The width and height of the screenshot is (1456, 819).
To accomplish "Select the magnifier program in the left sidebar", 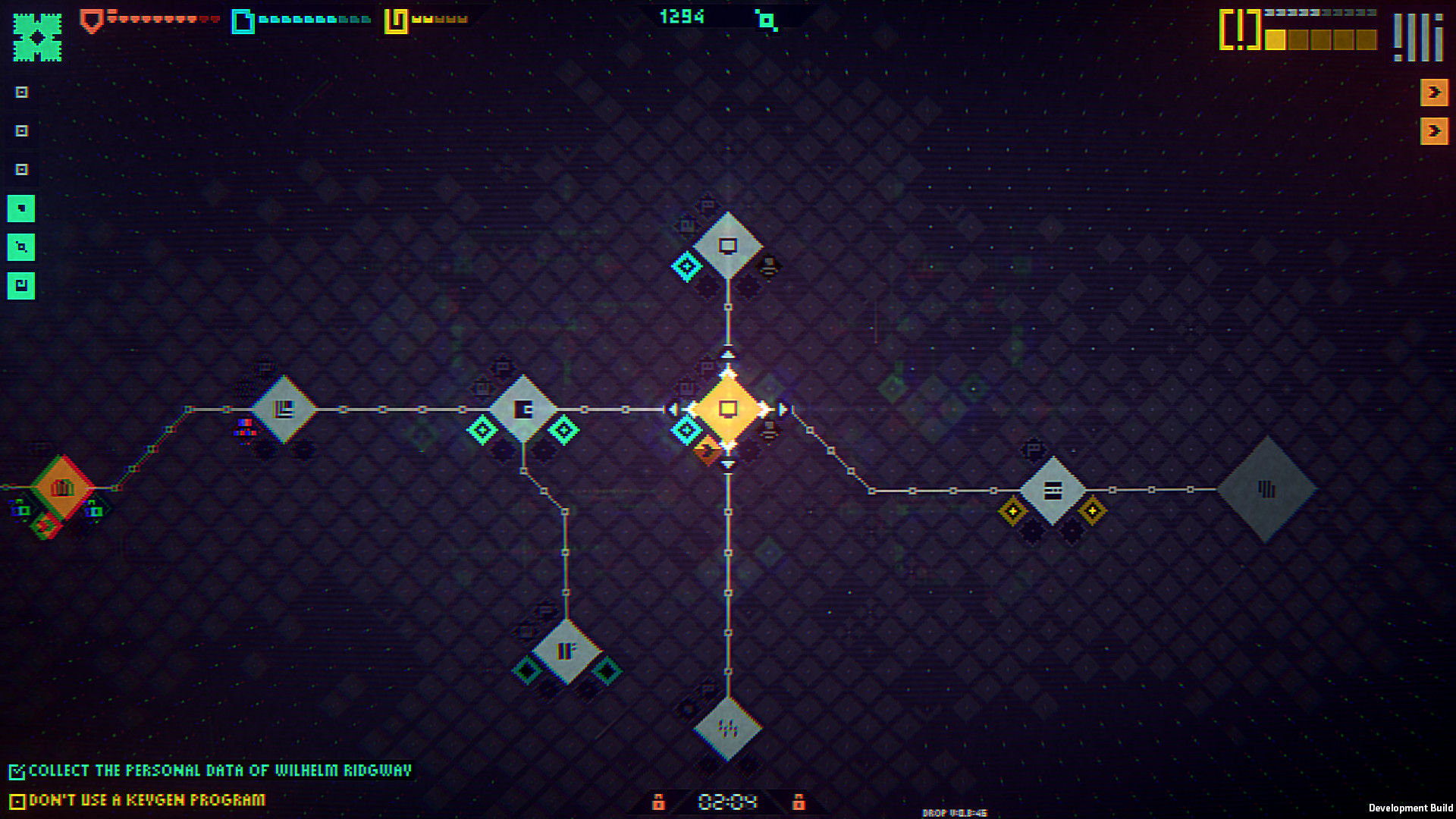I will [21, 247].
